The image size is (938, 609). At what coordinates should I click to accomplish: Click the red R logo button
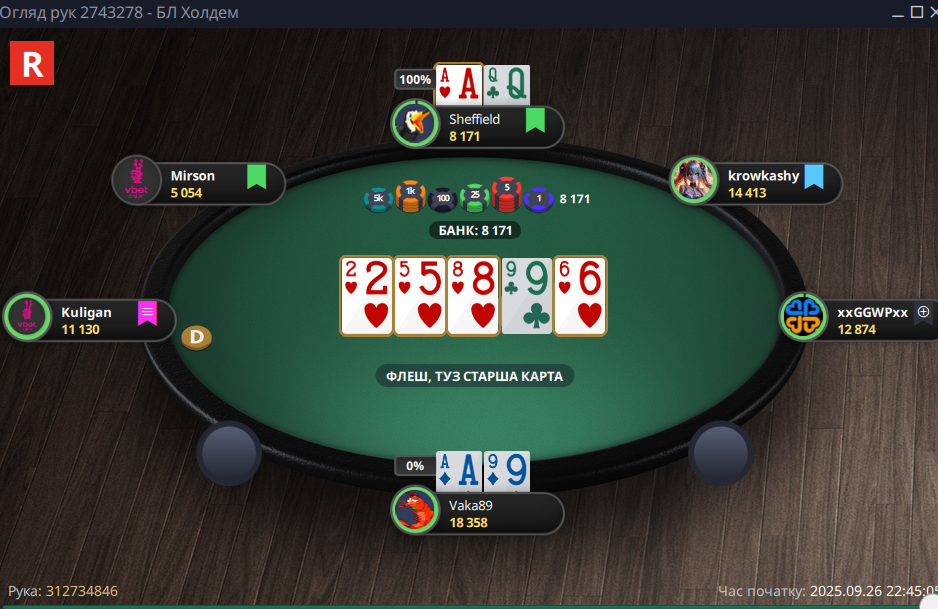pyautogui.click(x=31, y=63)
